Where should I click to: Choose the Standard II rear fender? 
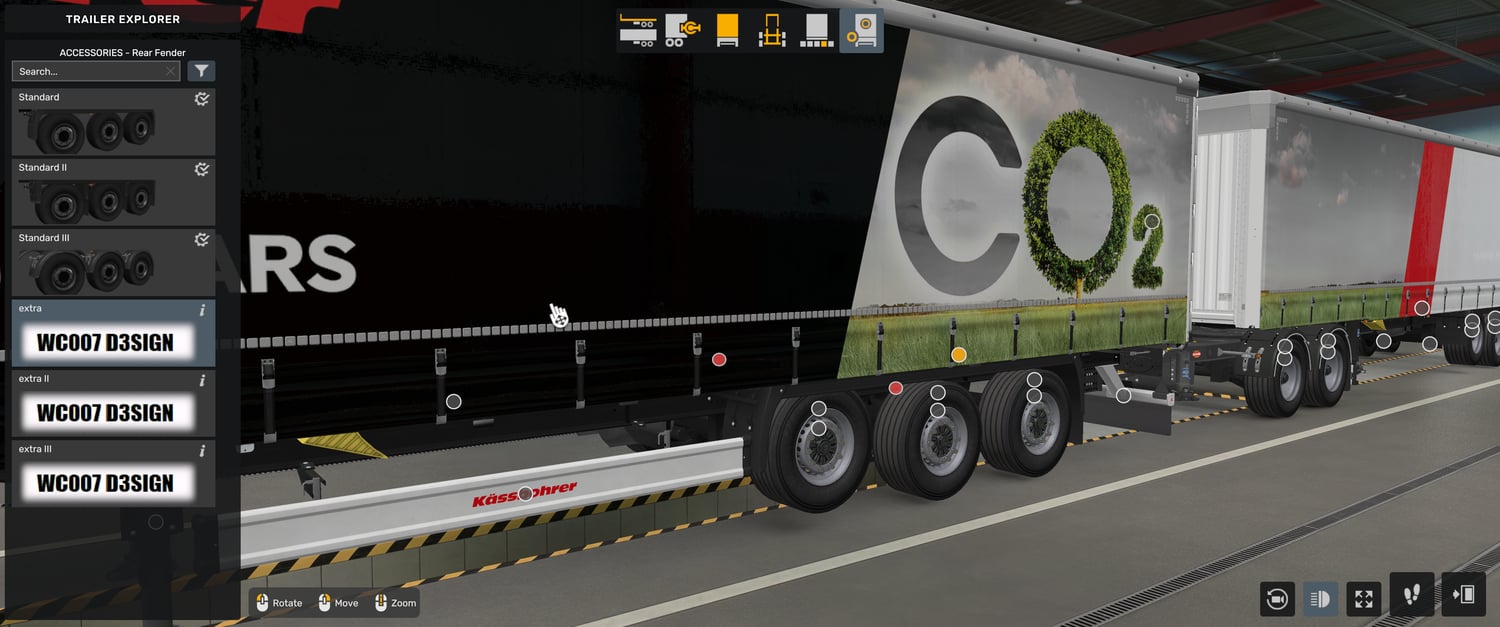(113, 192)
